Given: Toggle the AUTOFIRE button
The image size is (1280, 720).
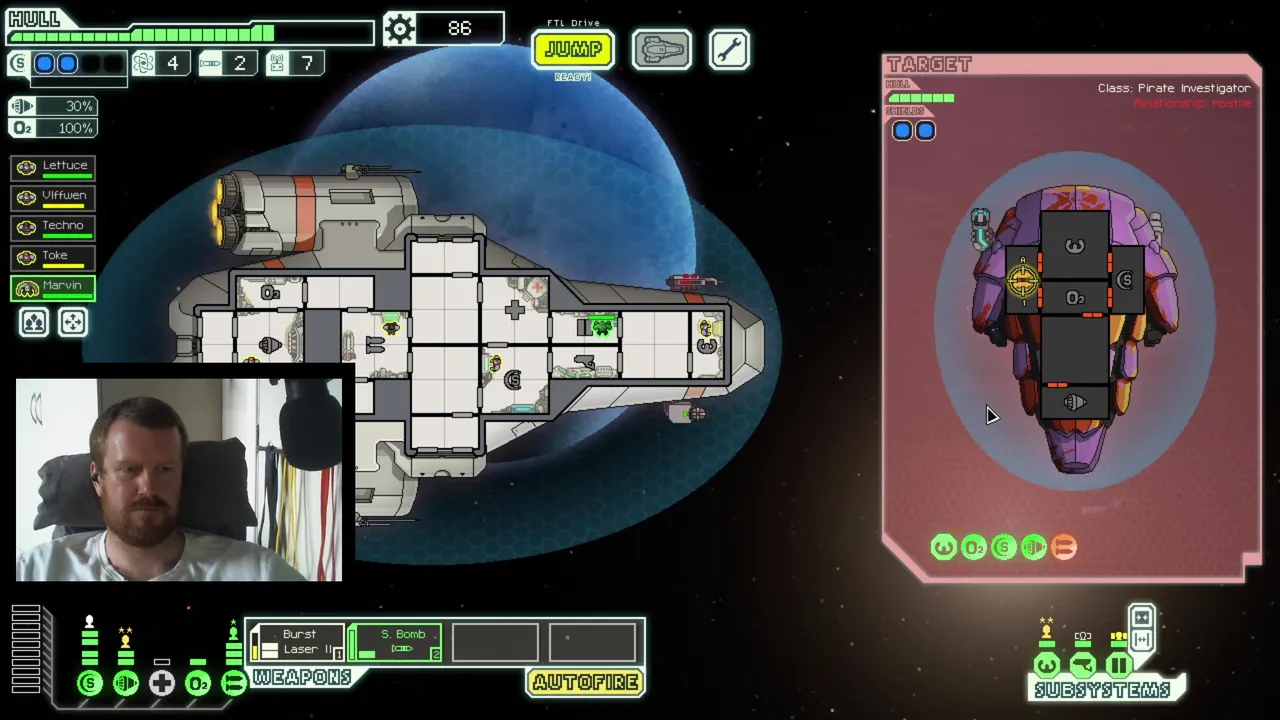Looking at the screenshot, I should (x=585, y=682).
